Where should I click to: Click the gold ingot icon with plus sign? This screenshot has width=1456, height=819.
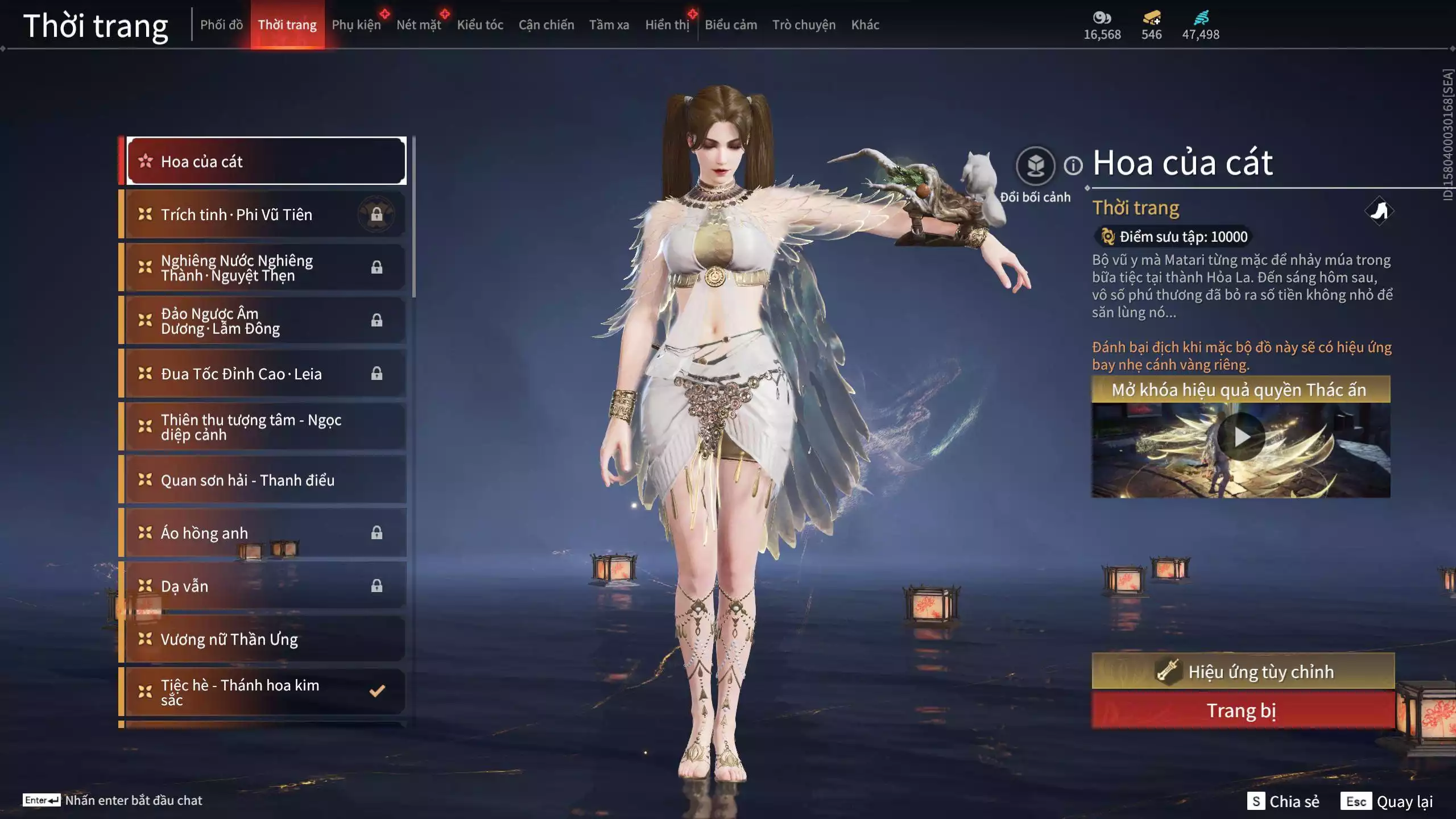[1152, 19]
